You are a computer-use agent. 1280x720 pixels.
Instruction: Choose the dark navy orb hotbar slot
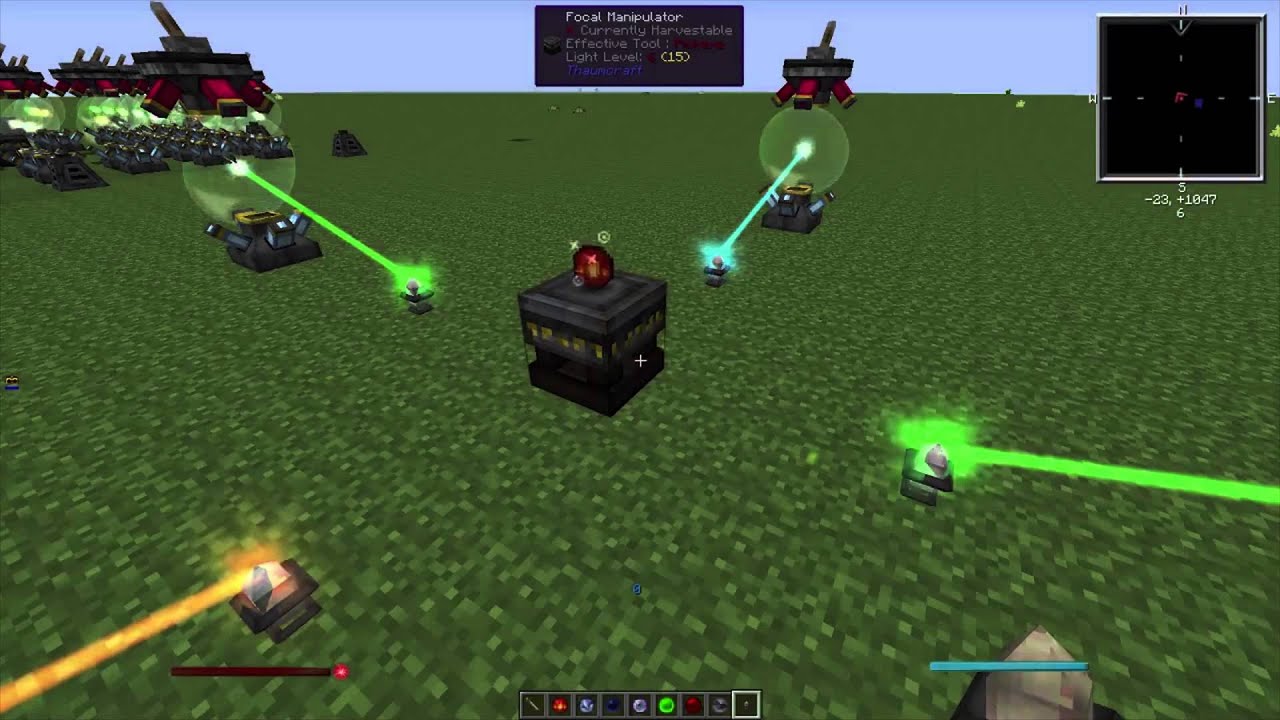click(613, 705)
